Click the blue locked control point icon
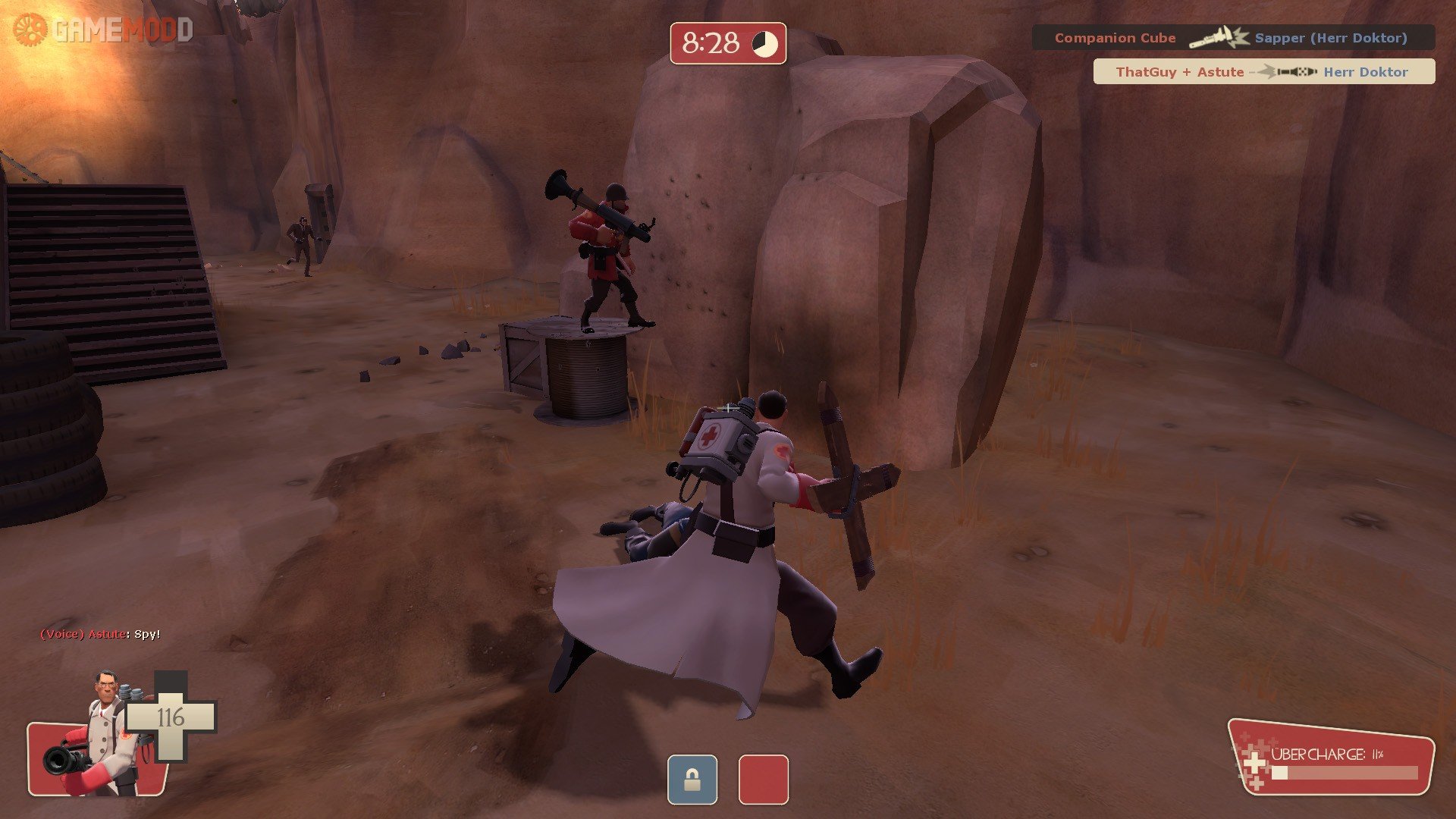Image resolution: width=1456 pixels, height=819 pixels. [x=692, y=780]
